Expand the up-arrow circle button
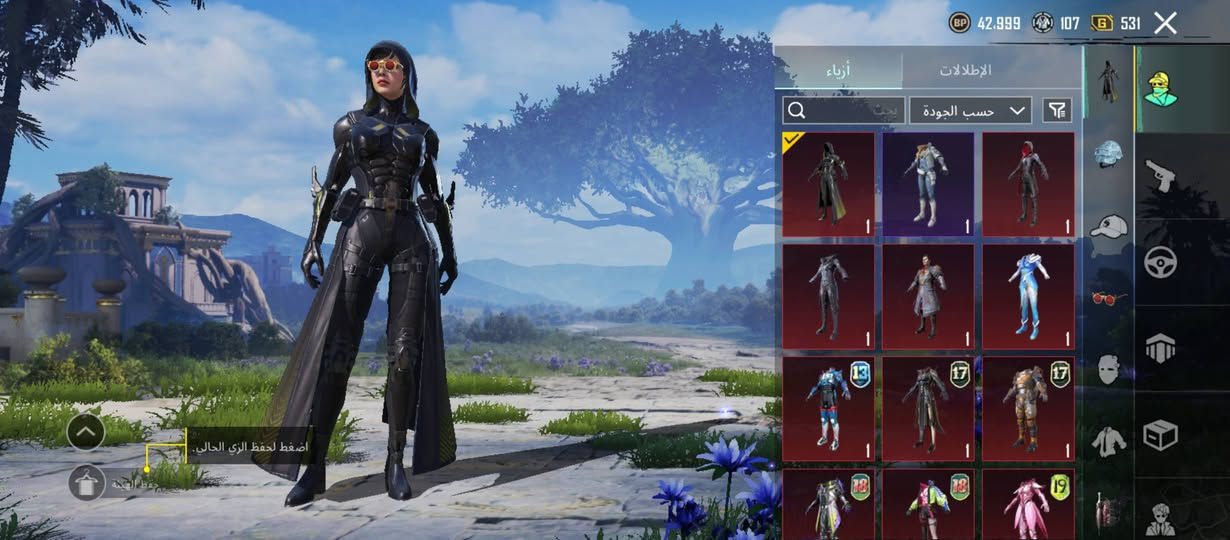Viewport: 1230px width, 540px height. click(87, 432)
